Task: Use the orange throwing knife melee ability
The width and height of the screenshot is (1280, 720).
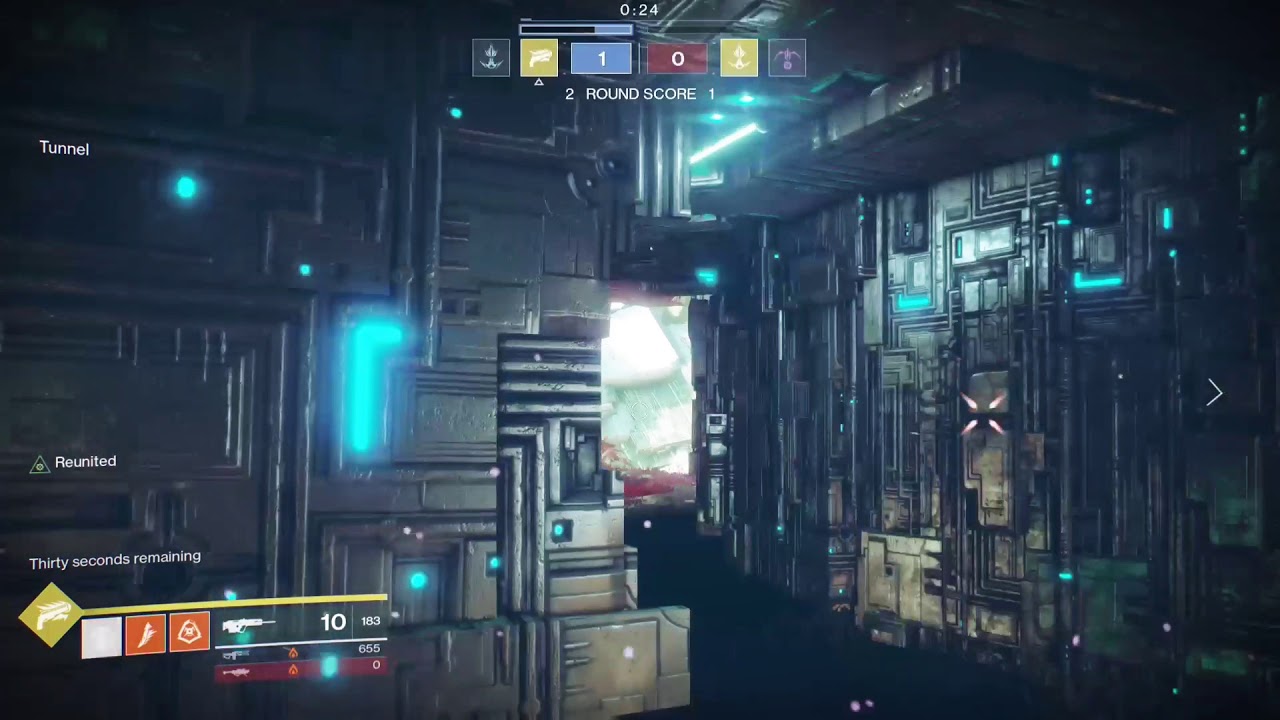Action: (145, 636)
